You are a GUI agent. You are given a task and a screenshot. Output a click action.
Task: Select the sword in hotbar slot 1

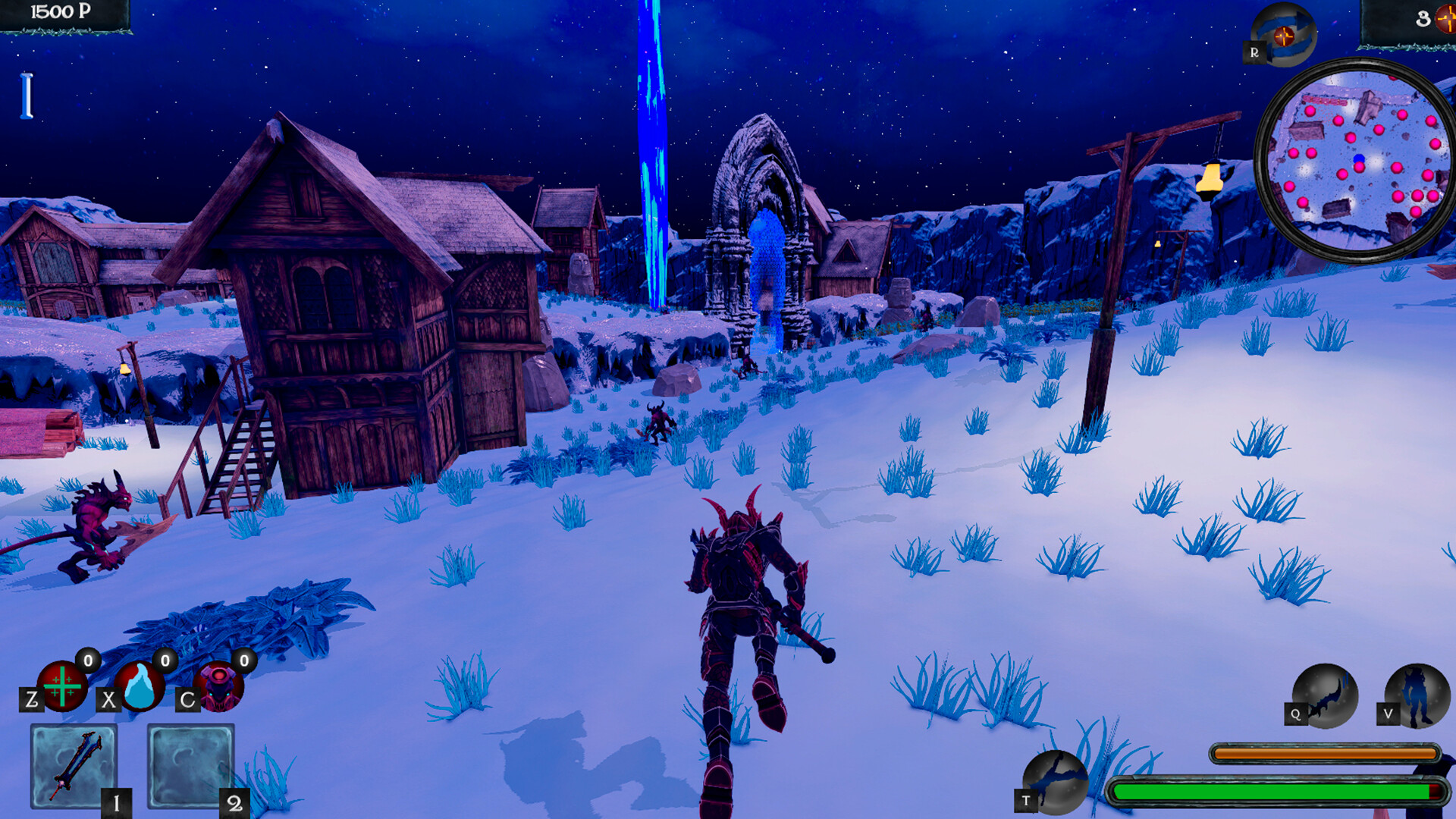73,766
